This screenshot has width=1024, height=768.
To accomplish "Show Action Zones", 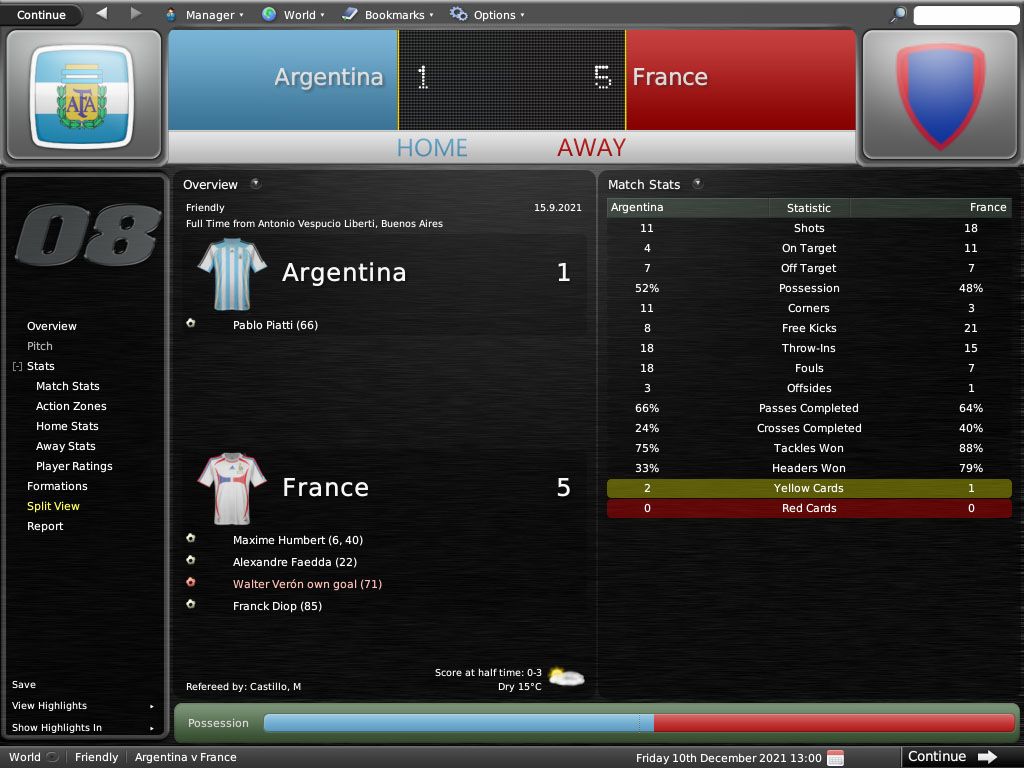I will coord(71,406).
